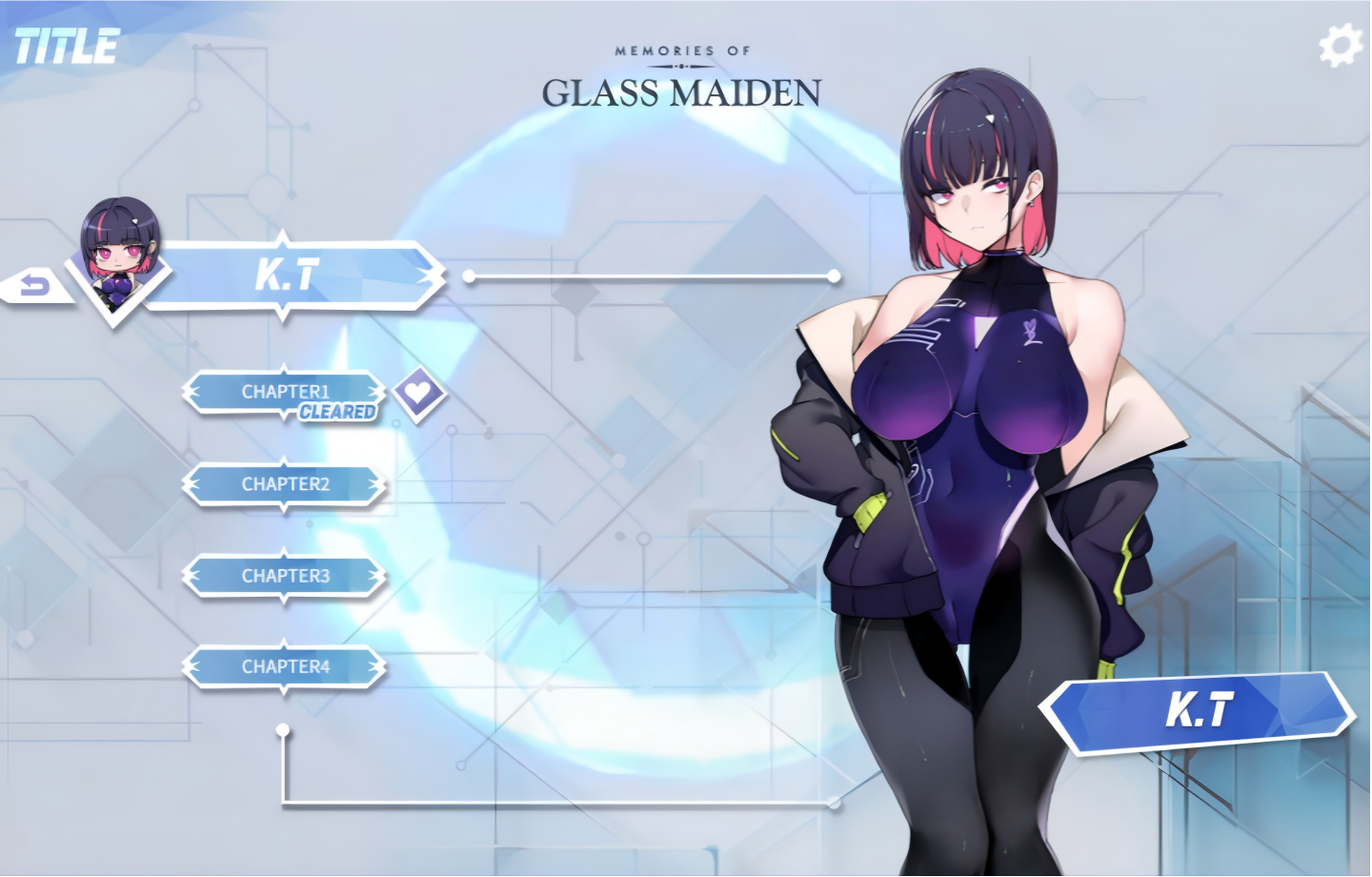1372x877 pixels.
Task: Select Chapter2 from the chapter list
Action: (284, 484)
